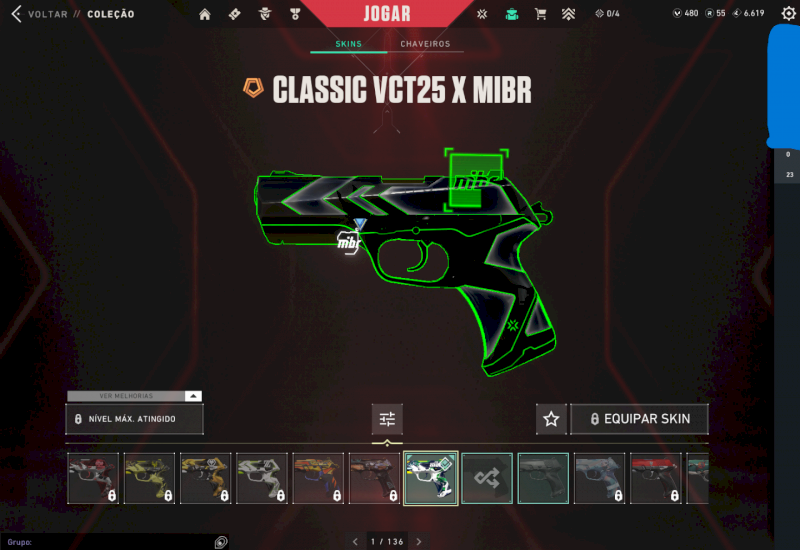The height and width of the screenshot is (550, 800).
Task: Pick the red Classic skin thumbnail
Action: click(655, 478)
